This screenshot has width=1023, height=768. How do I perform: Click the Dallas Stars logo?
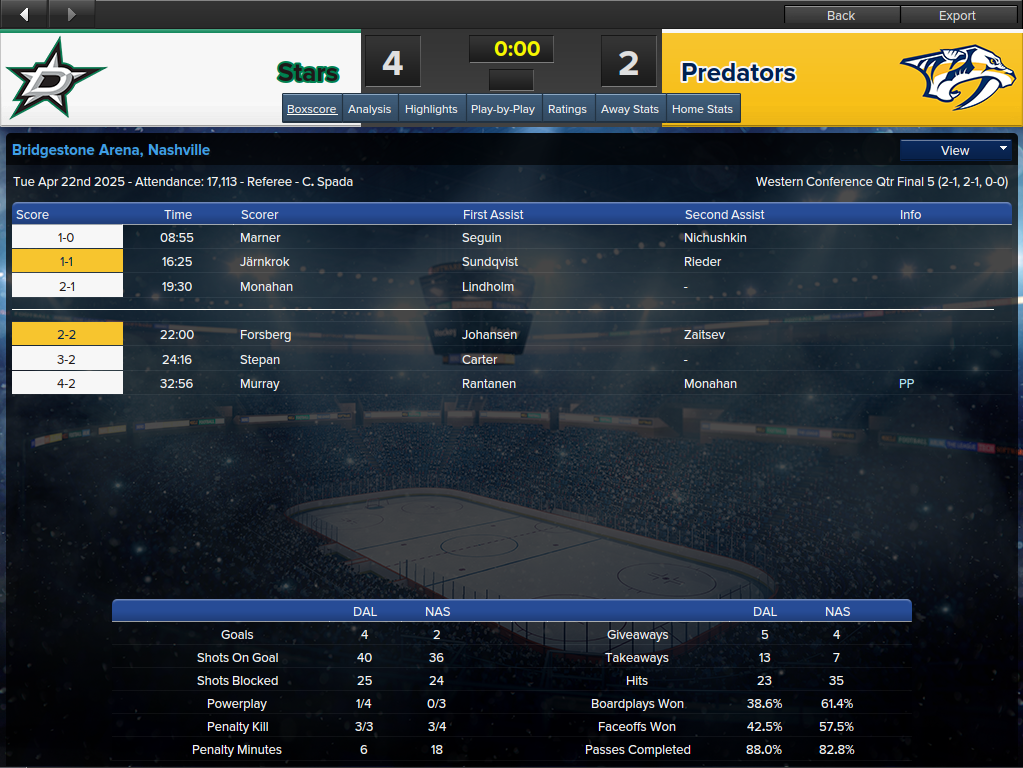point(55,78)
